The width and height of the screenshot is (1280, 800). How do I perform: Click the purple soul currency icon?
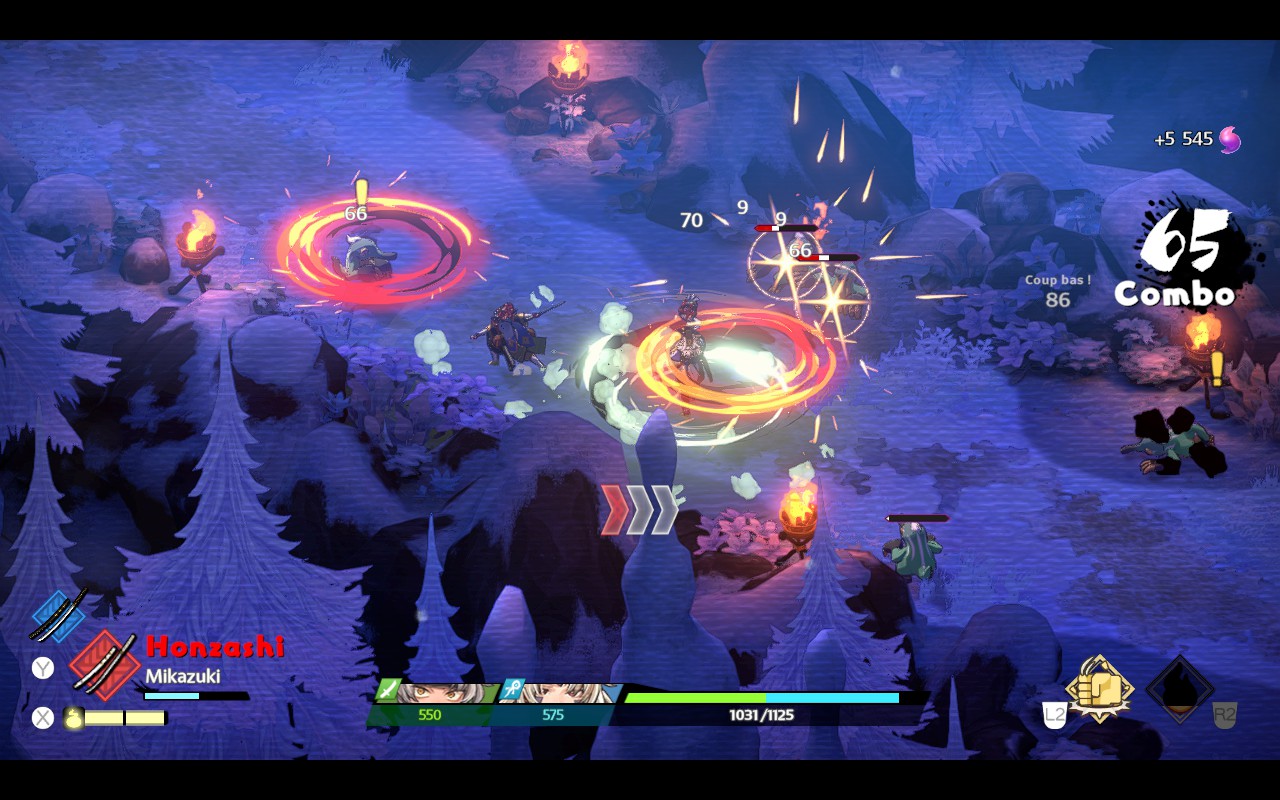pyautogui.click(x=1230, y=139)
